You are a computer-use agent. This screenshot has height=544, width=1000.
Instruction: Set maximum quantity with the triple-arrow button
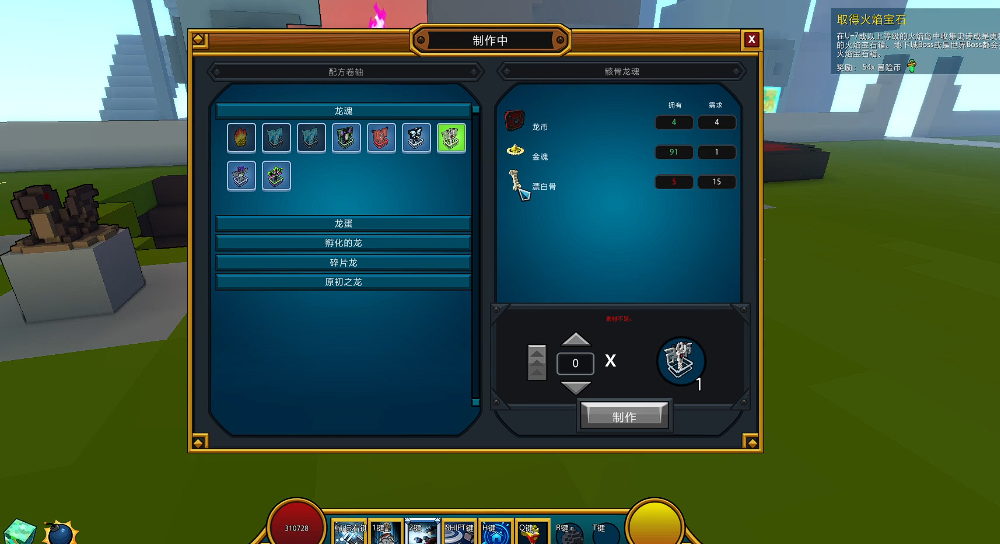click(x=537, y=362)
